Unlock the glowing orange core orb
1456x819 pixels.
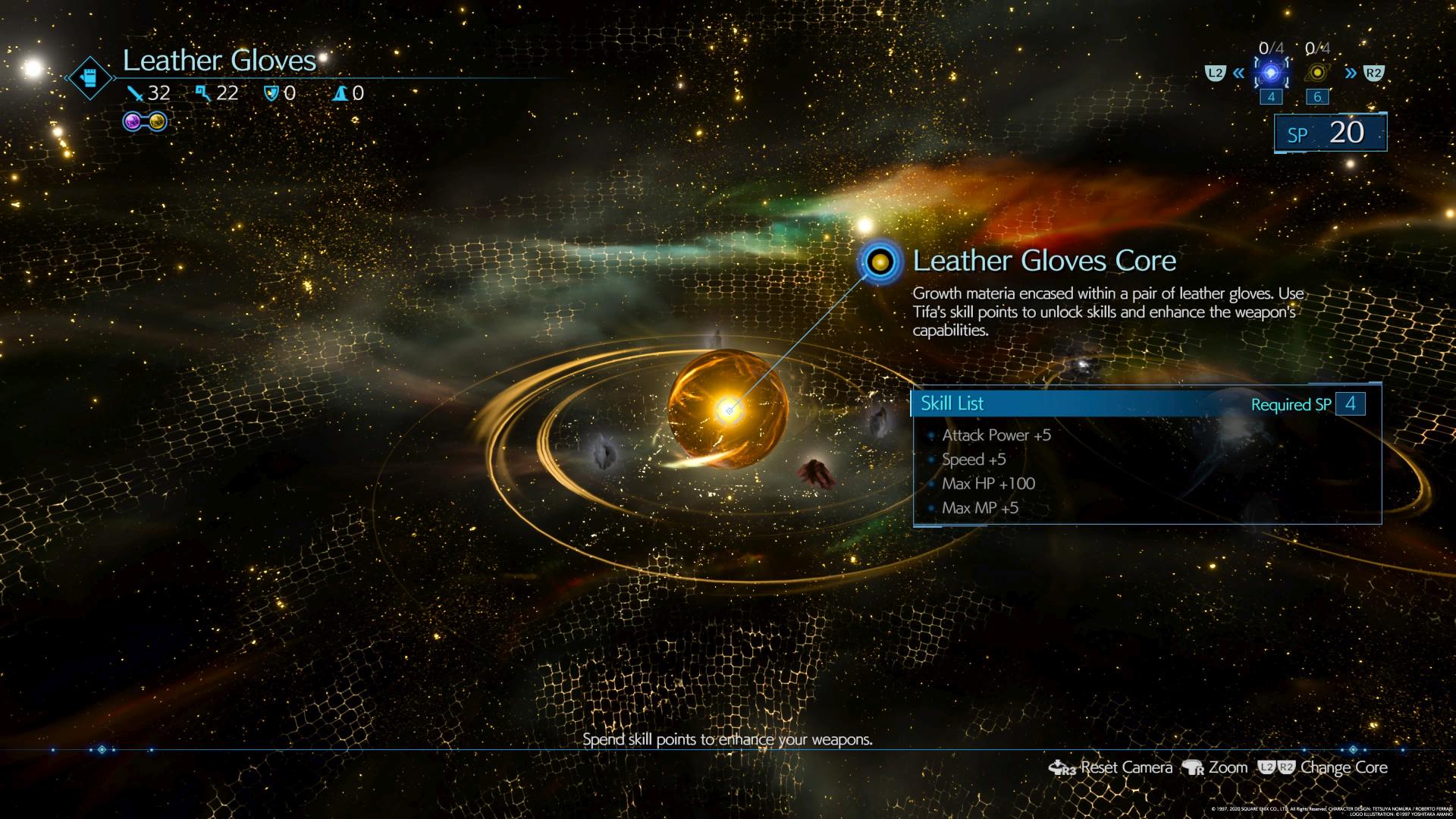coord(728,409)
